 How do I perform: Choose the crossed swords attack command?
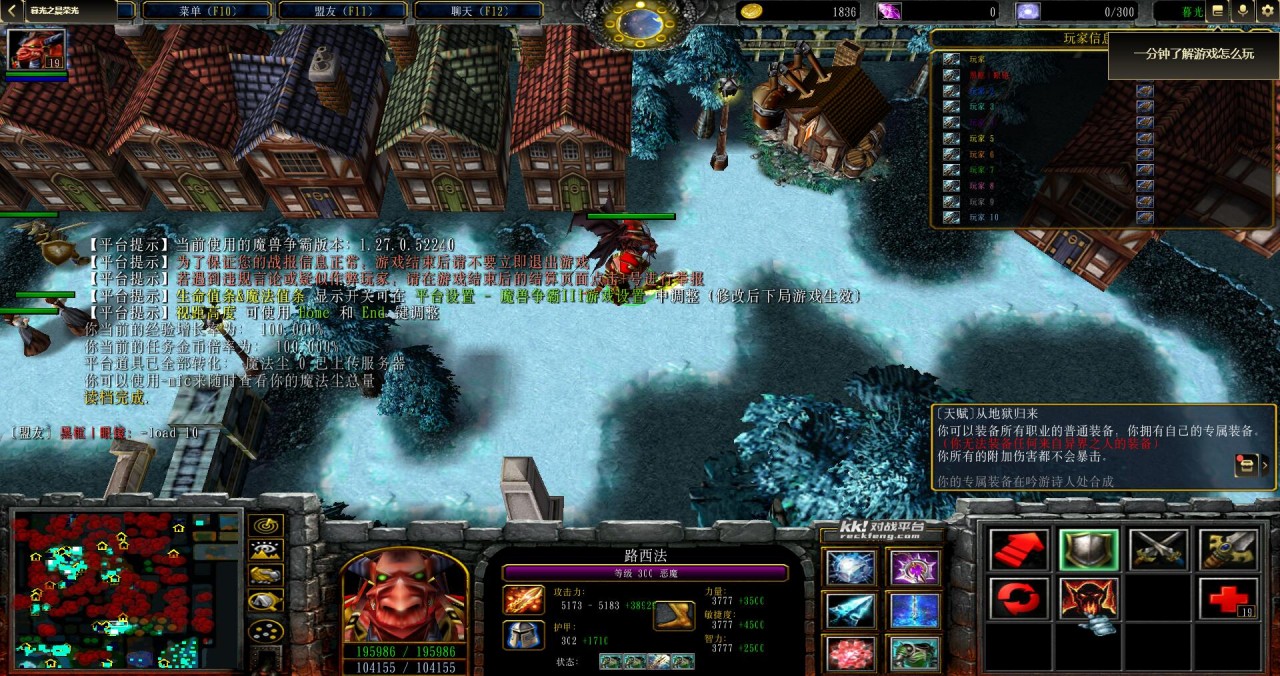[x=1158, y=550]
